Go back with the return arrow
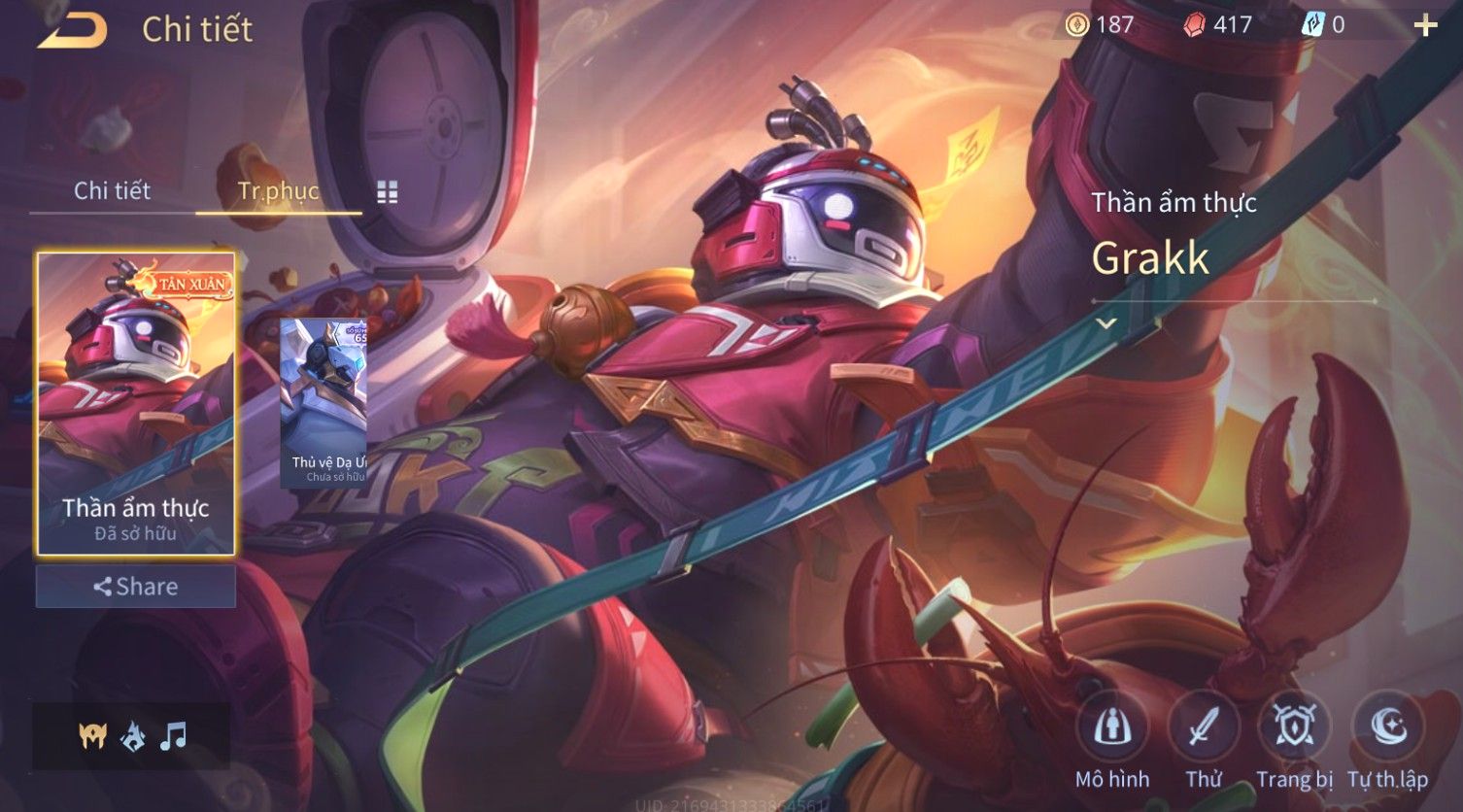1463x812 pixels. [72, 29]
